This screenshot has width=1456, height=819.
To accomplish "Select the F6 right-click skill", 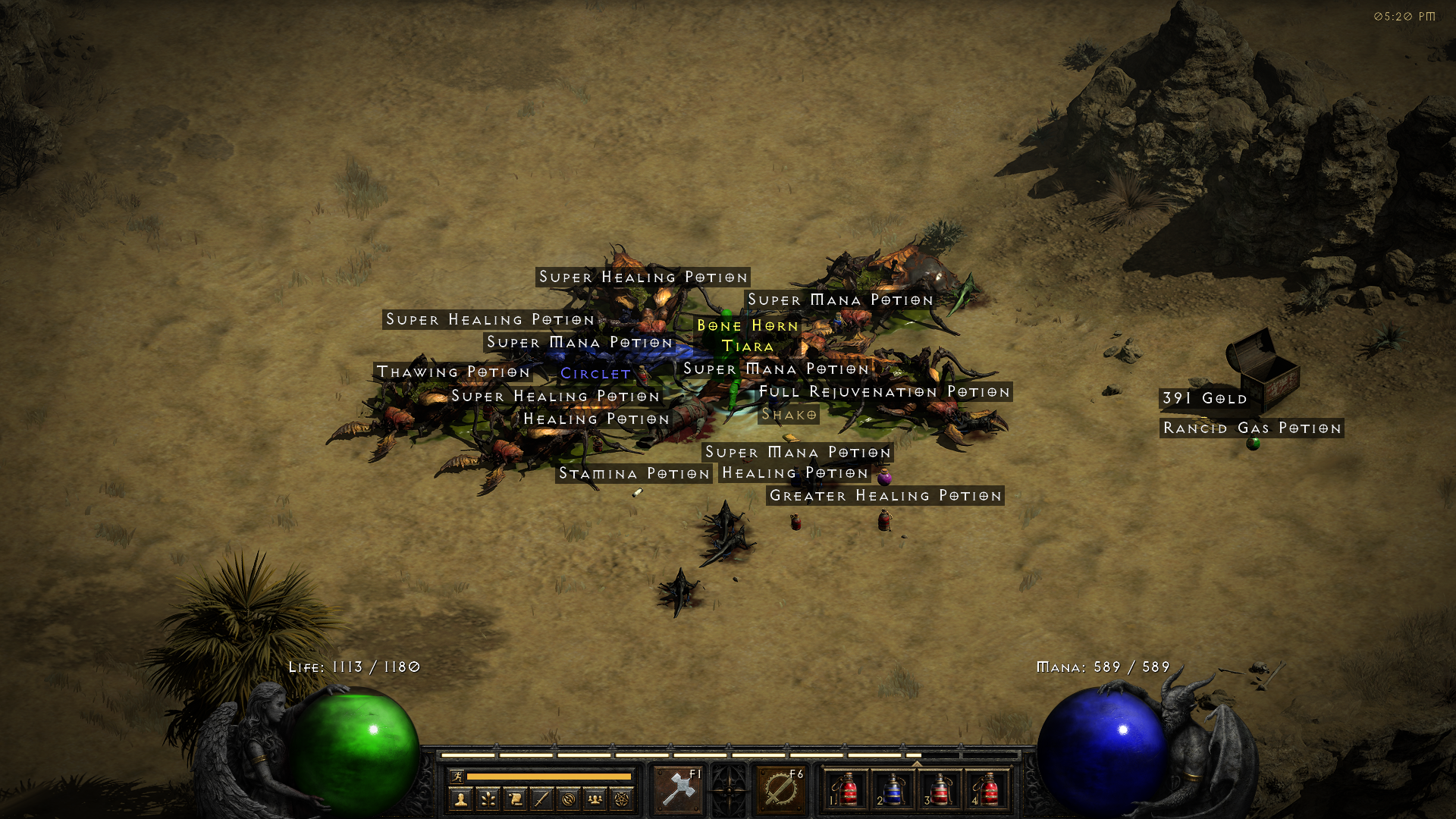I will tap(780, 790).
